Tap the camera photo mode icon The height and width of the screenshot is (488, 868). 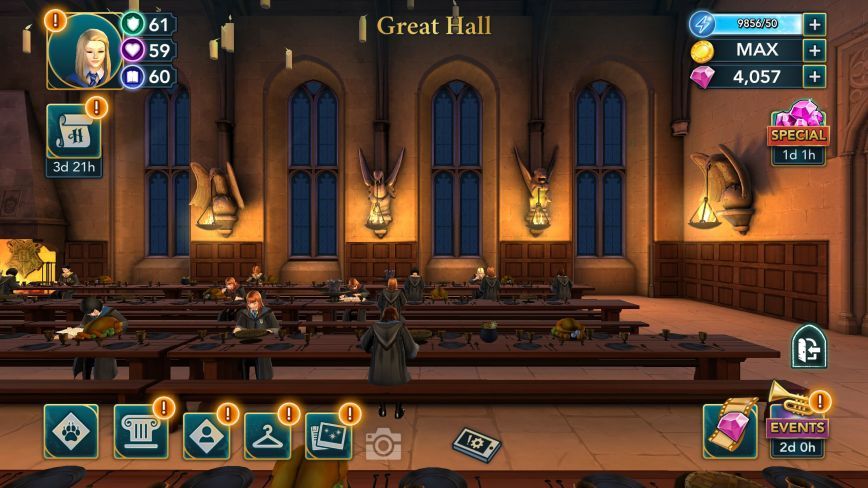click(383, 444)
